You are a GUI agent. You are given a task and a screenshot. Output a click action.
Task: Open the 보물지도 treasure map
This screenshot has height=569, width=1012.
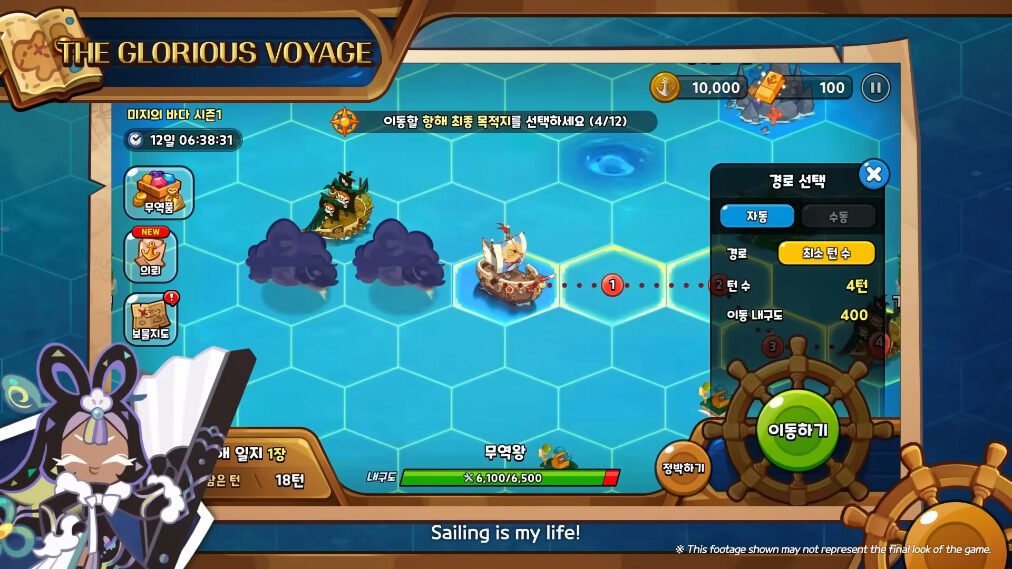[x=152, y=319]
